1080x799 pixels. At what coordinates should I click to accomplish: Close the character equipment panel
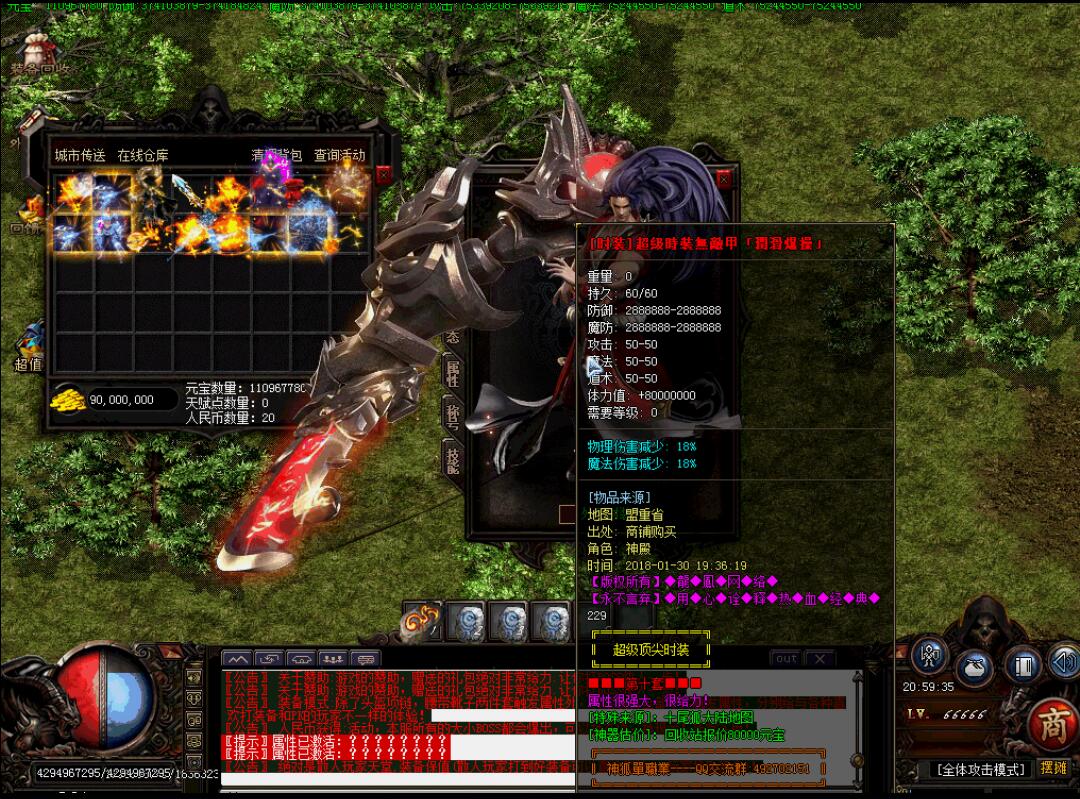724,179
